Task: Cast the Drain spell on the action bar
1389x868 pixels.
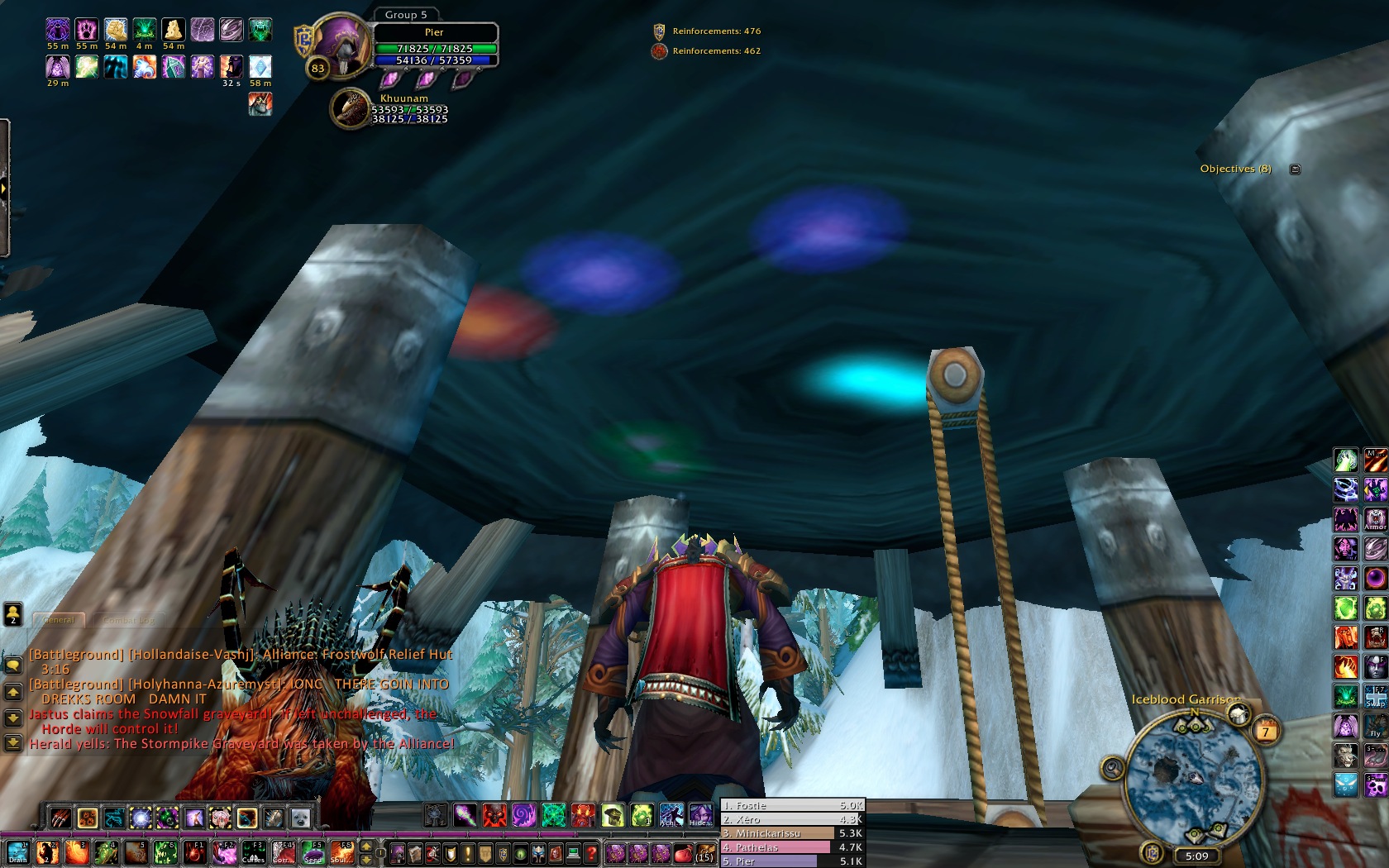Action: coord(18,852)
